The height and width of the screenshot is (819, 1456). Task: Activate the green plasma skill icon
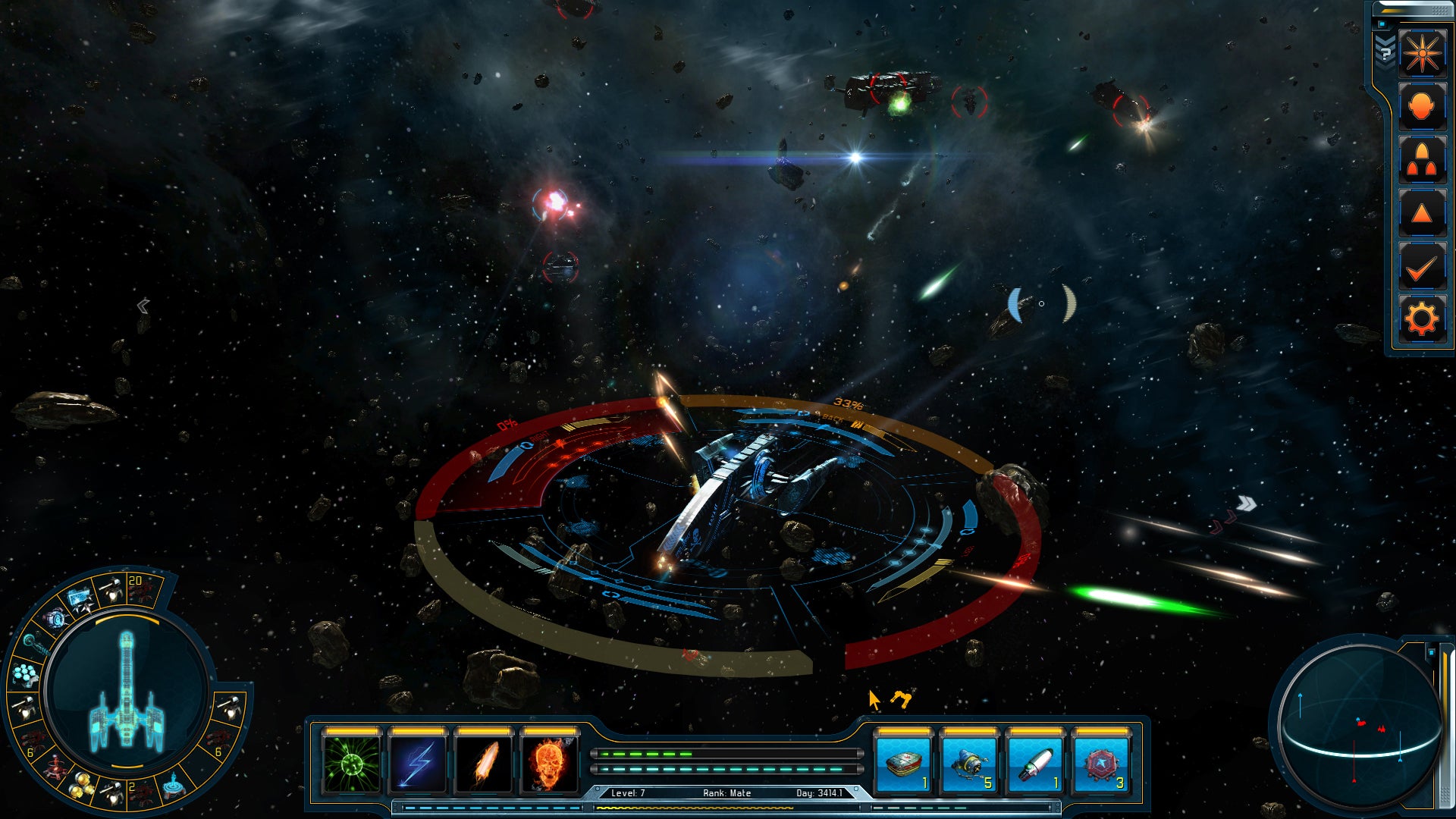coord(350,766)
